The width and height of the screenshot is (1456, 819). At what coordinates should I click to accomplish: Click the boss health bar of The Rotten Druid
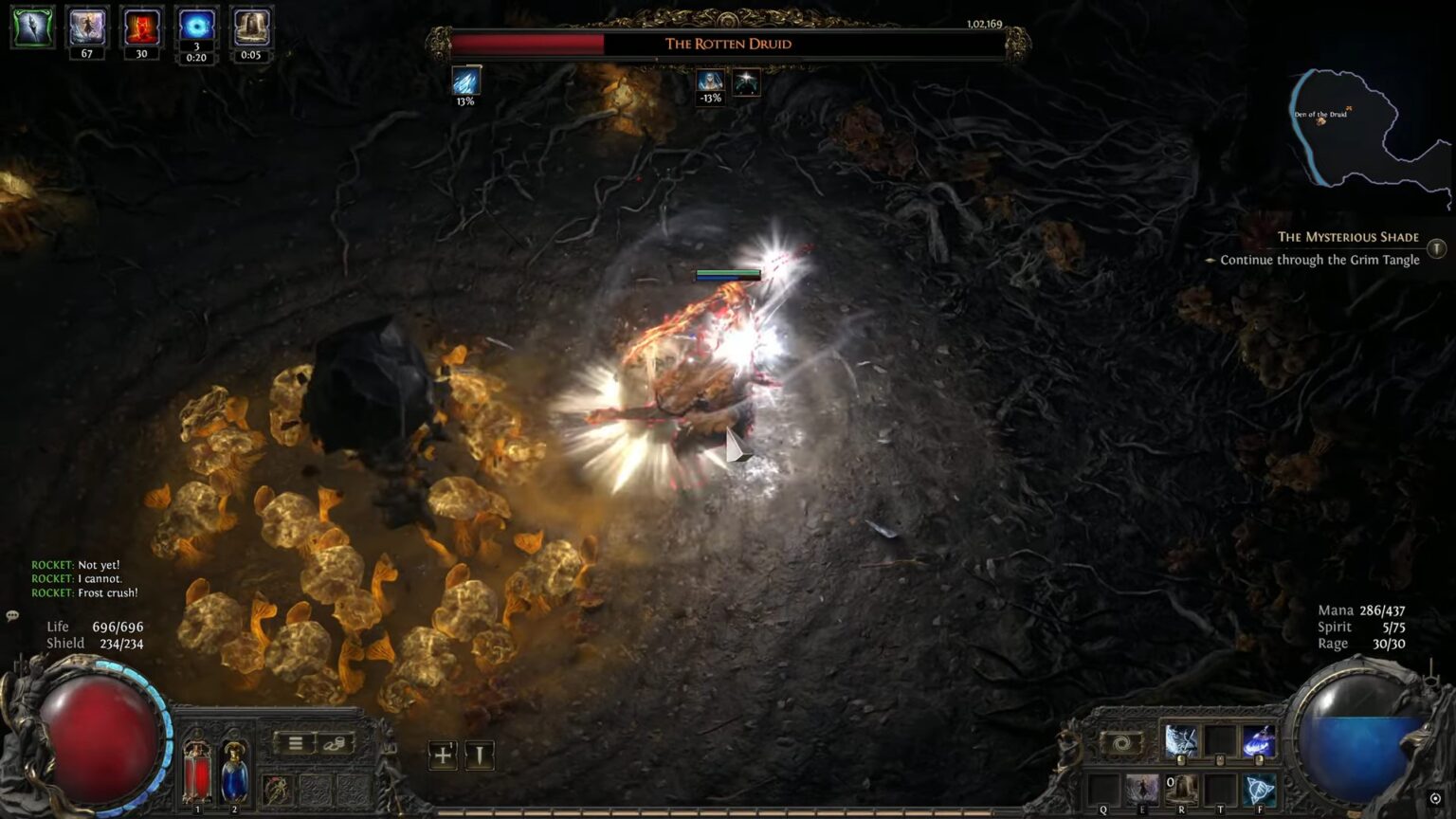click(x=730, y=42)
